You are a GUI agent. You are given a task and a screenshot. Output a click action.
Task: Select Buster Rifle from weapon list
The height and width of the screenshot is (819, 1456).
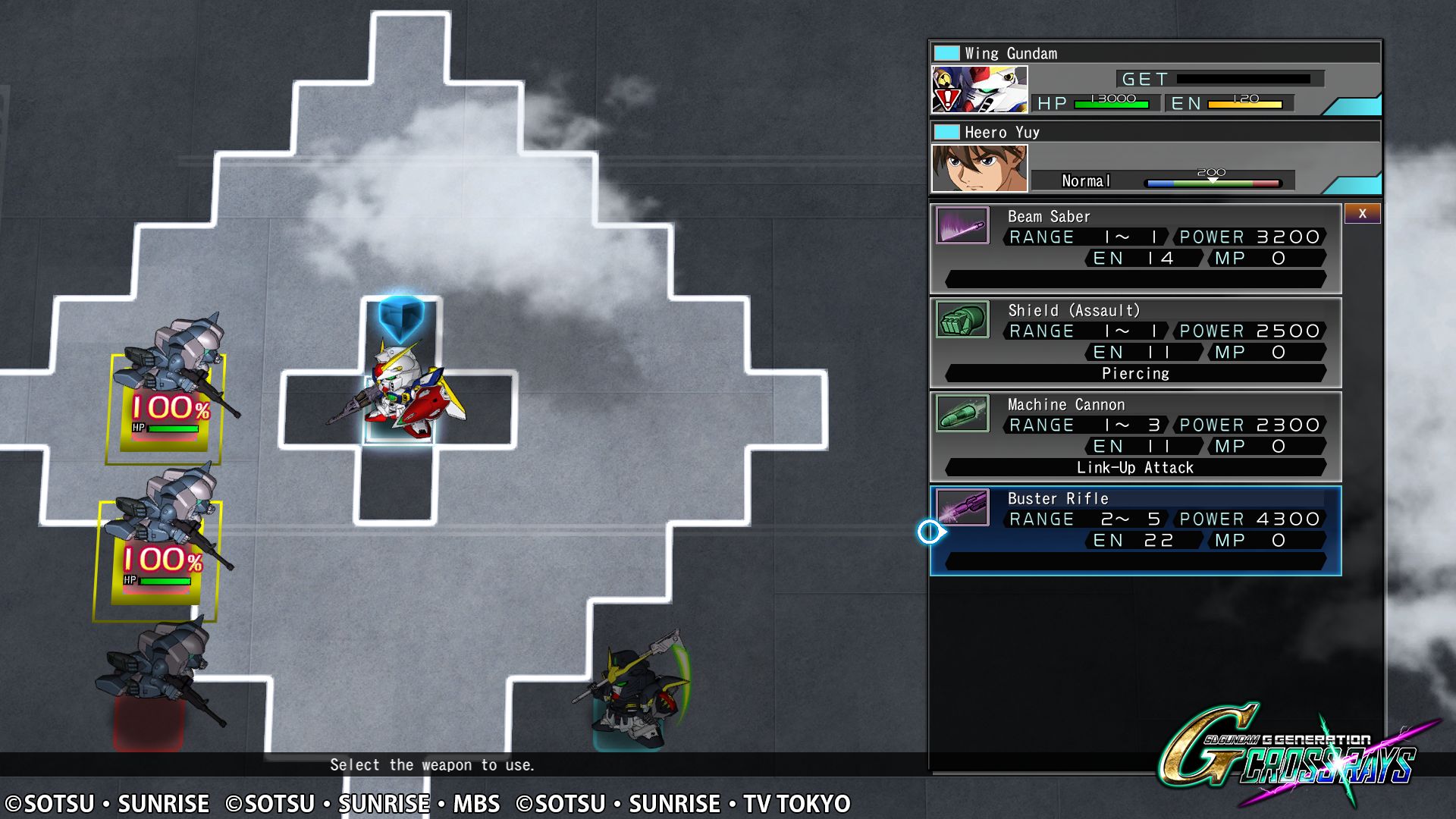[1135, 530]
